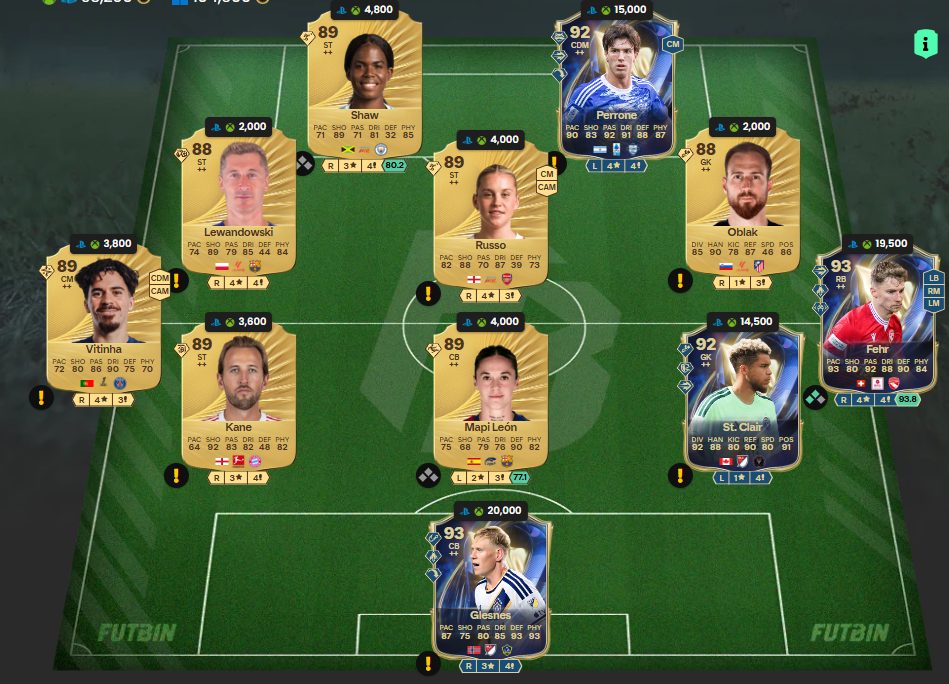Select the Shaw striker card
Viewport: 949px width, 684px height.
(364, 85)
